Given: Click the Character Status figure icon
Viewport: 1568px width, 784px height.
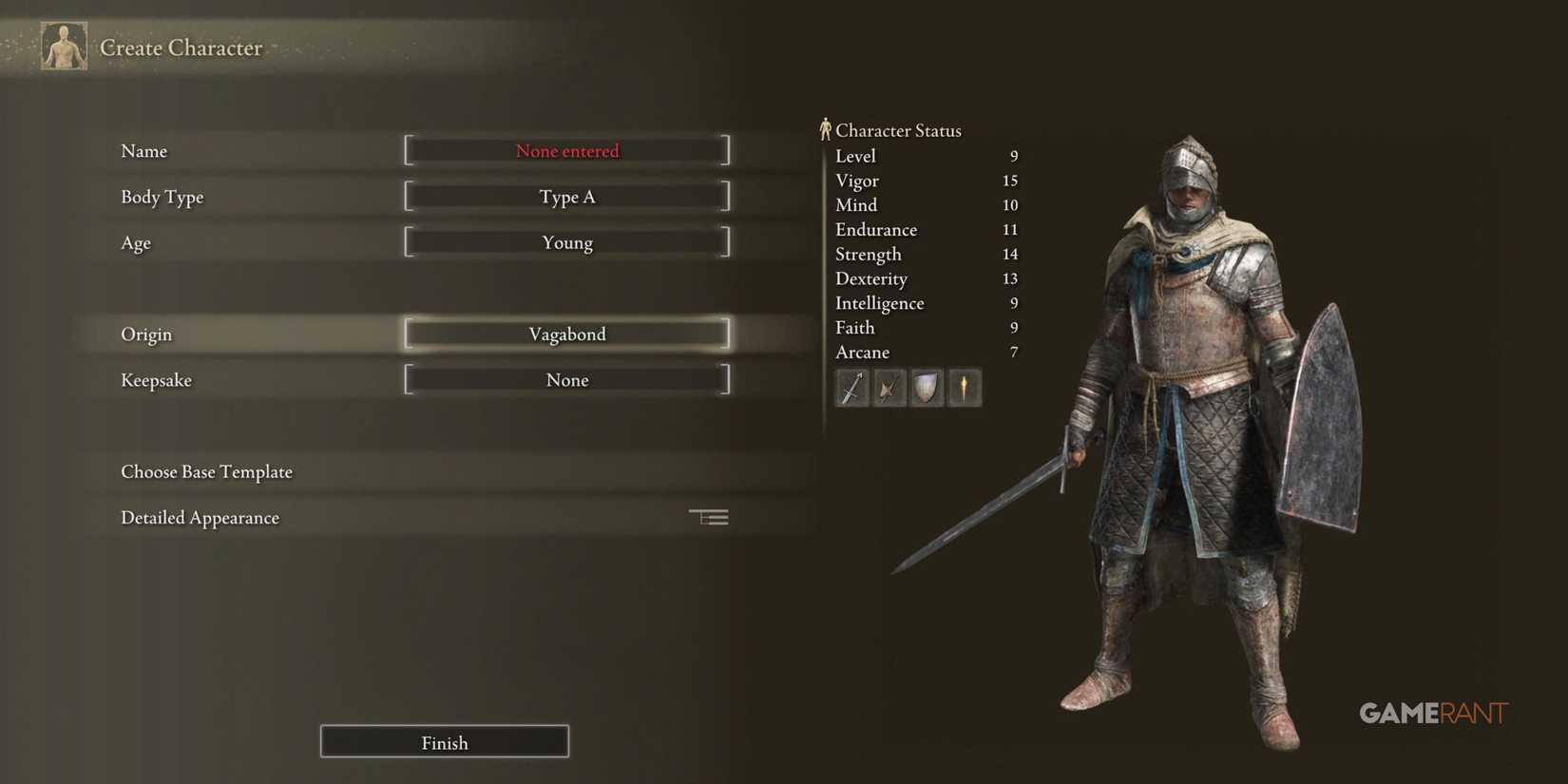Looking at the screenshot, I should 826,127.
